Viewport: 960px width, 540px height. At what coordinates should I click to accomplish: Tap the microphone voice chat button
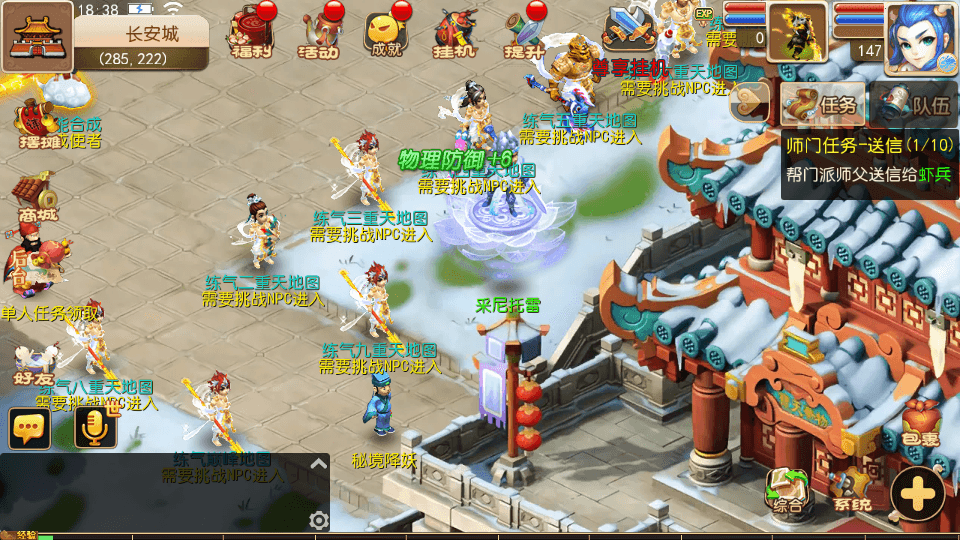point(96,428)
